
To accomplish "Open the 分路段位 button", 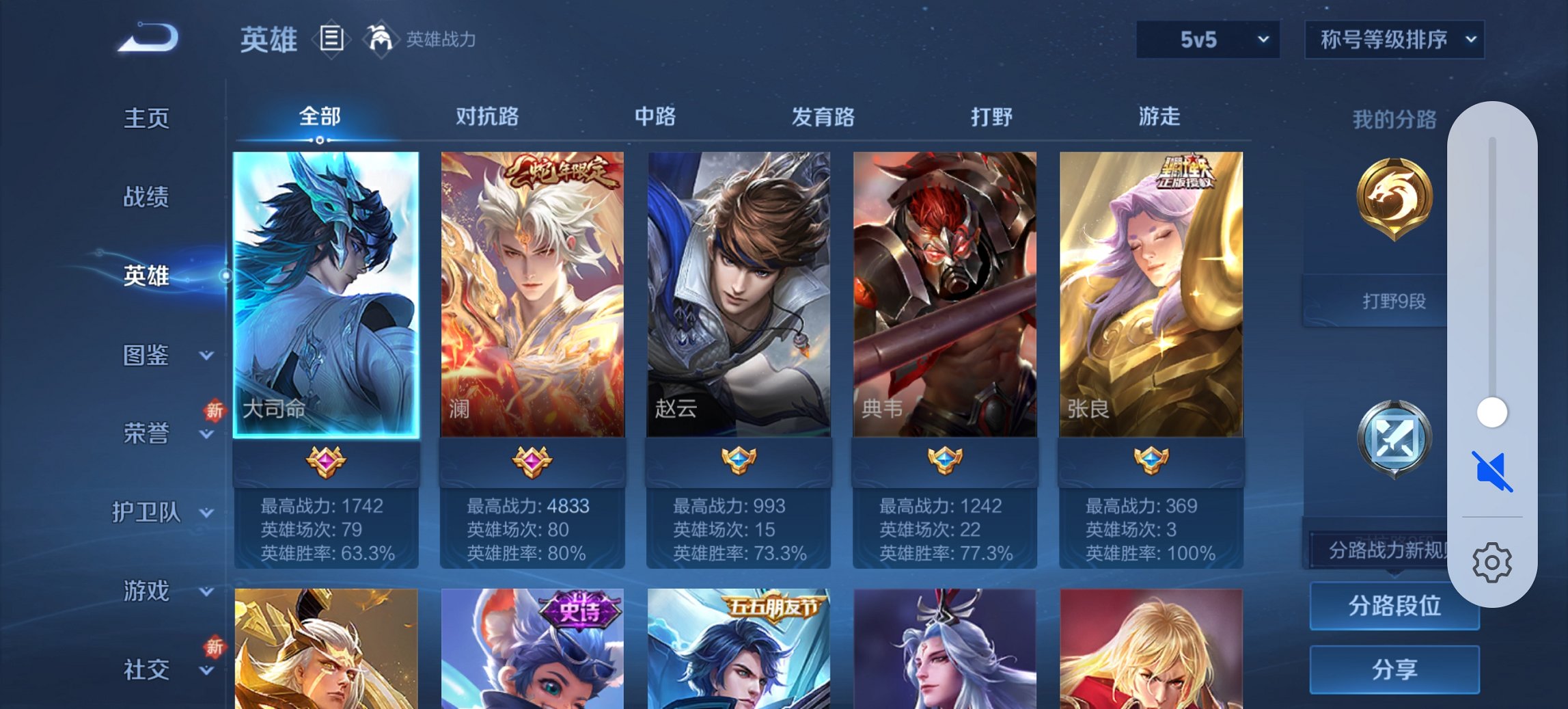I will (x=1394, y=606).
